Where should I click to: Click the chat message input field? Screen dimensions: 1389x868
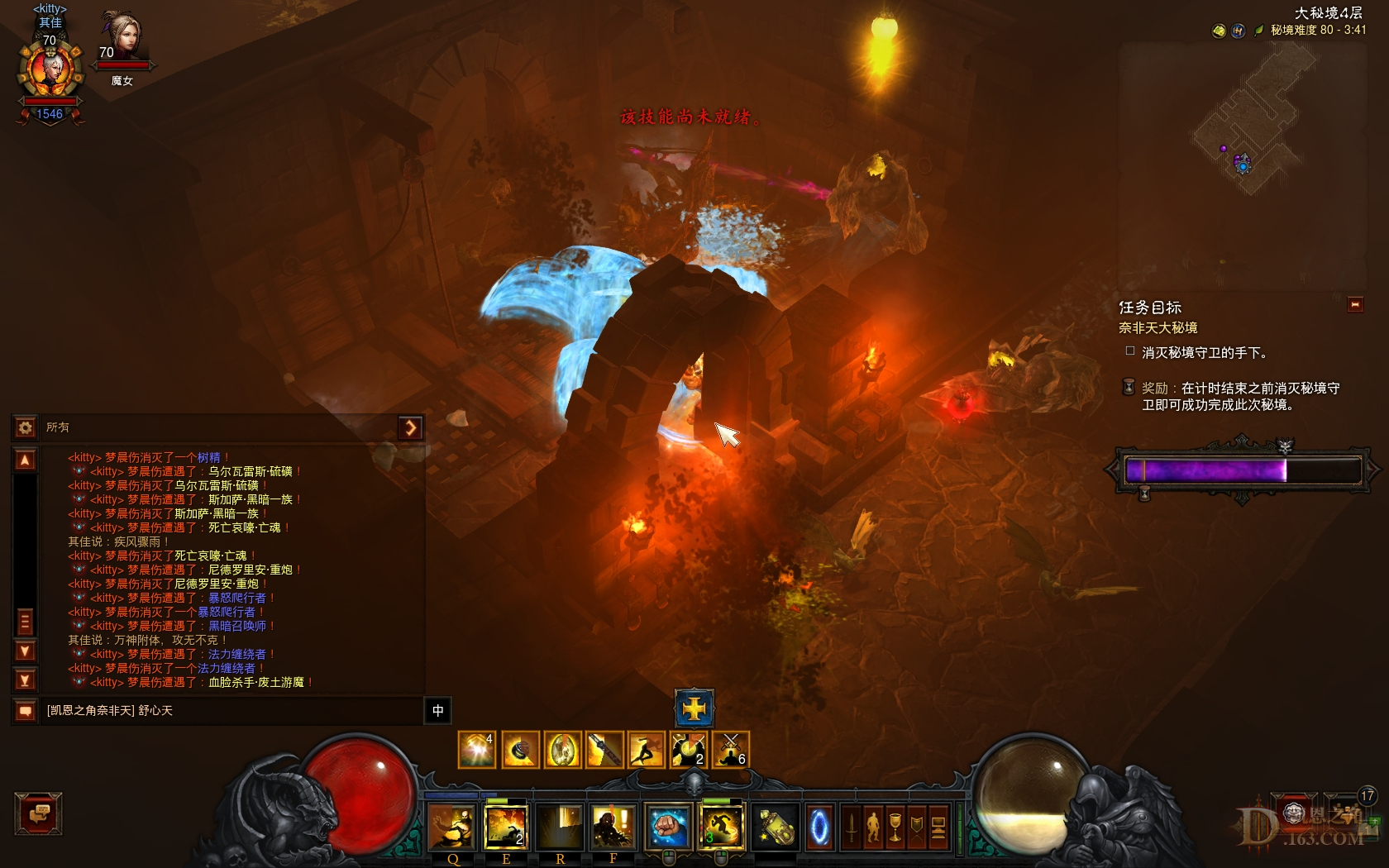(x=231, y=711)
